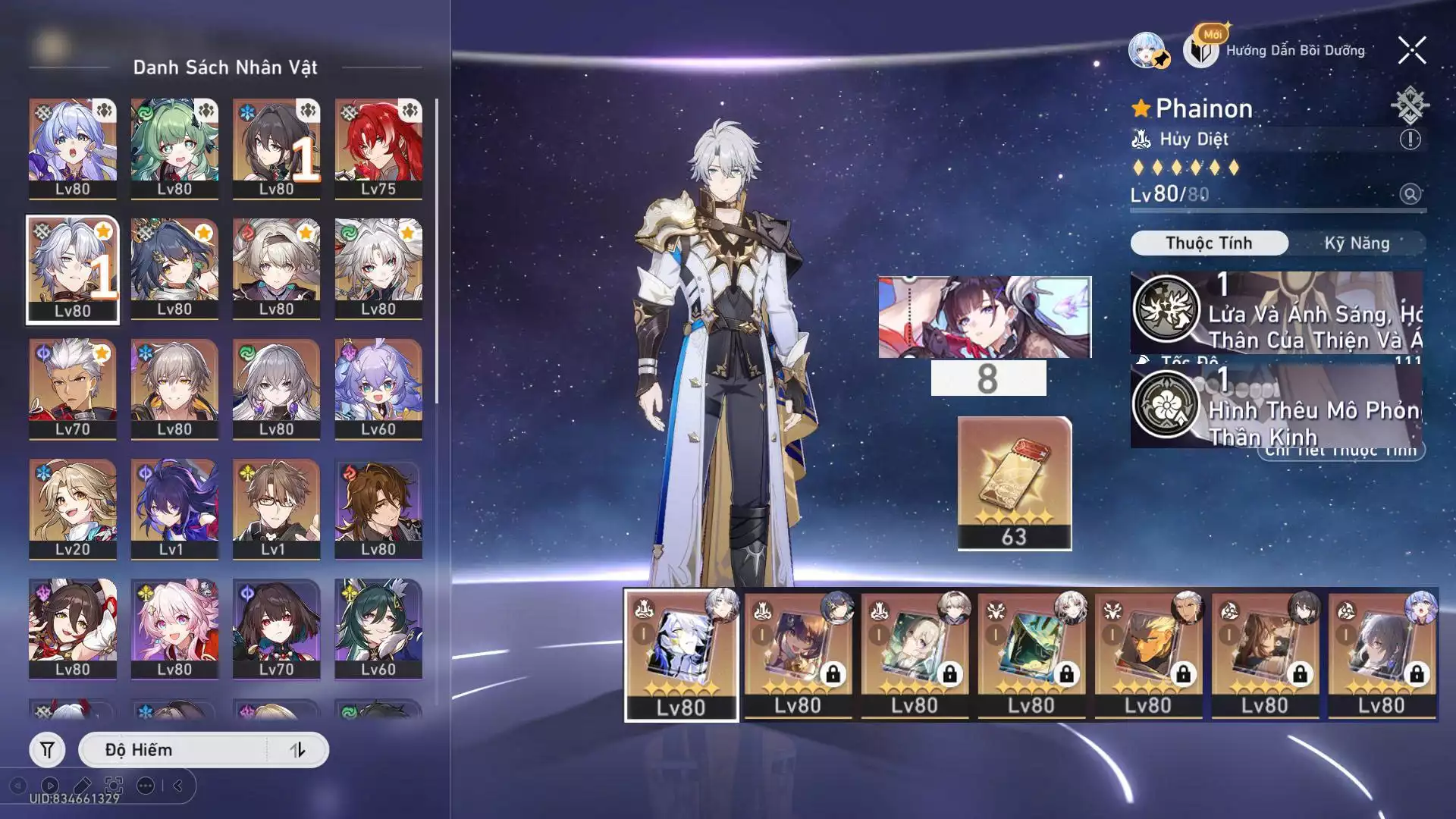Pick the pink-haired Lv80 character
Screen dimensions: 1456x819
174,629
